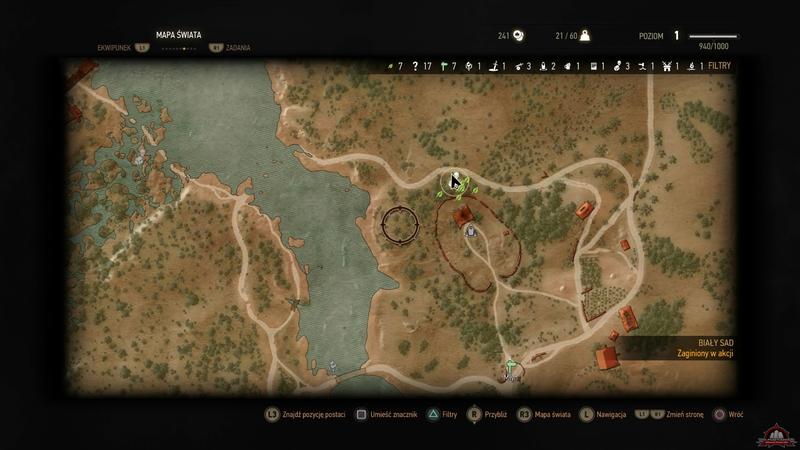
Task: Switch to the Zadania tab
Action: tap(238, 47)
